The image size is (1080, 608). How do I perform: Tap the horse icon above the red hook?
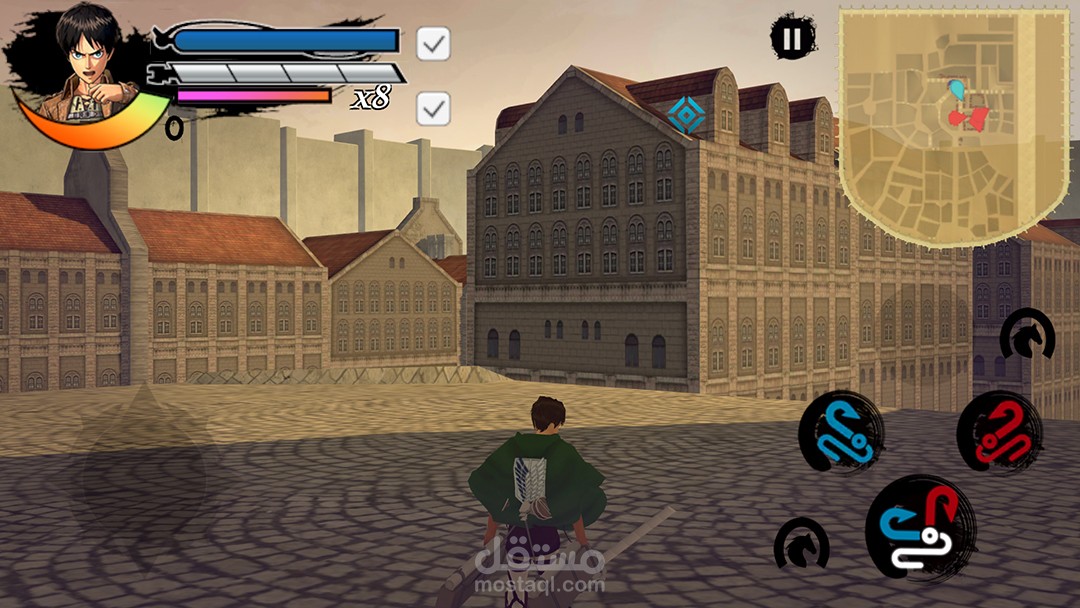(x=1027, y=336)
